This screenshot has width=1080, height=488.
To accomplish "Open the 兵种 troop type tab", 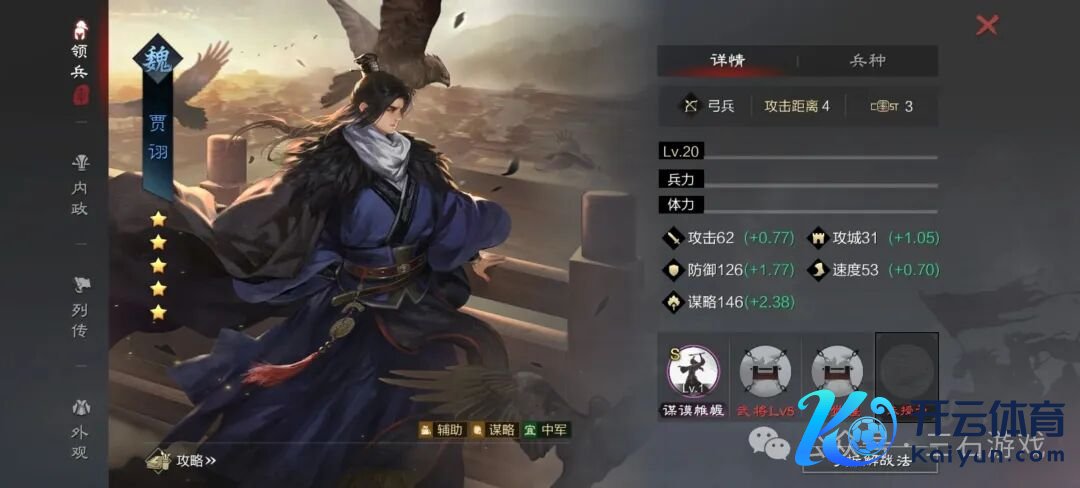I will pos(867,60).
